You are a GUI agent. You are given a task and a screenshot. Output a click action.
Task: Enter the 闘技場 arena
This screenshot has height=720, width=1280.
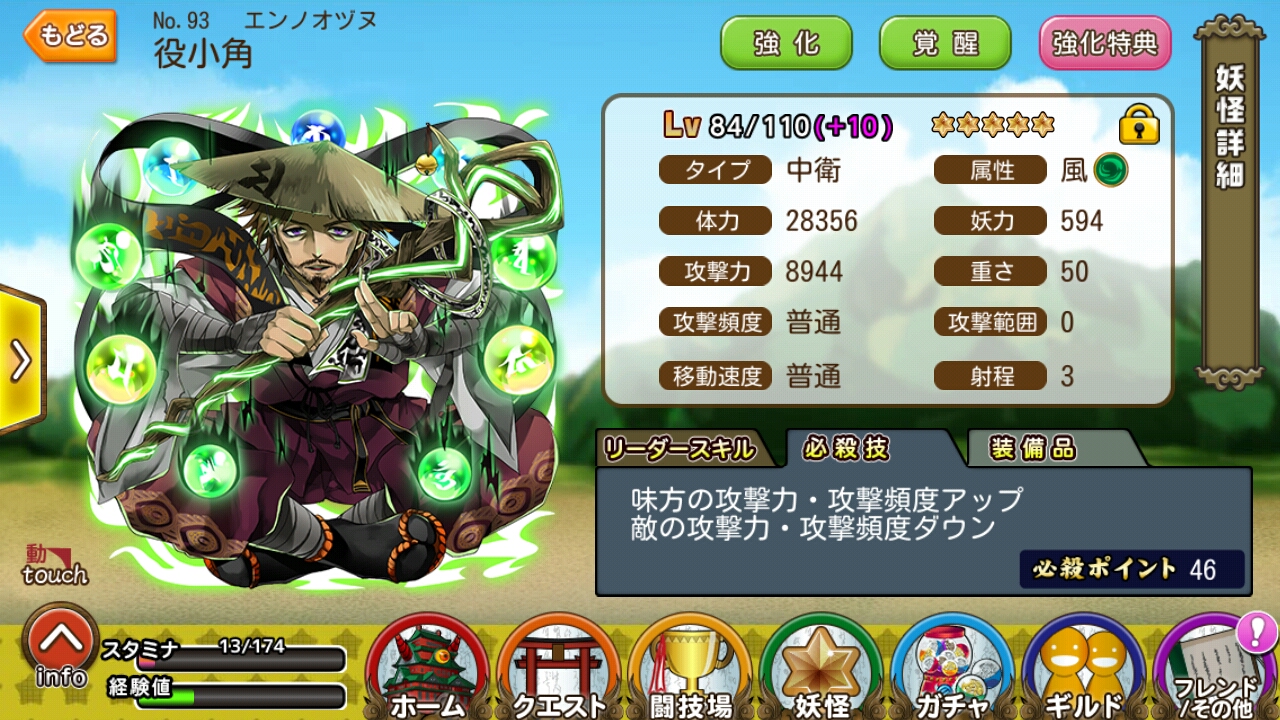(x=691, y=670)
